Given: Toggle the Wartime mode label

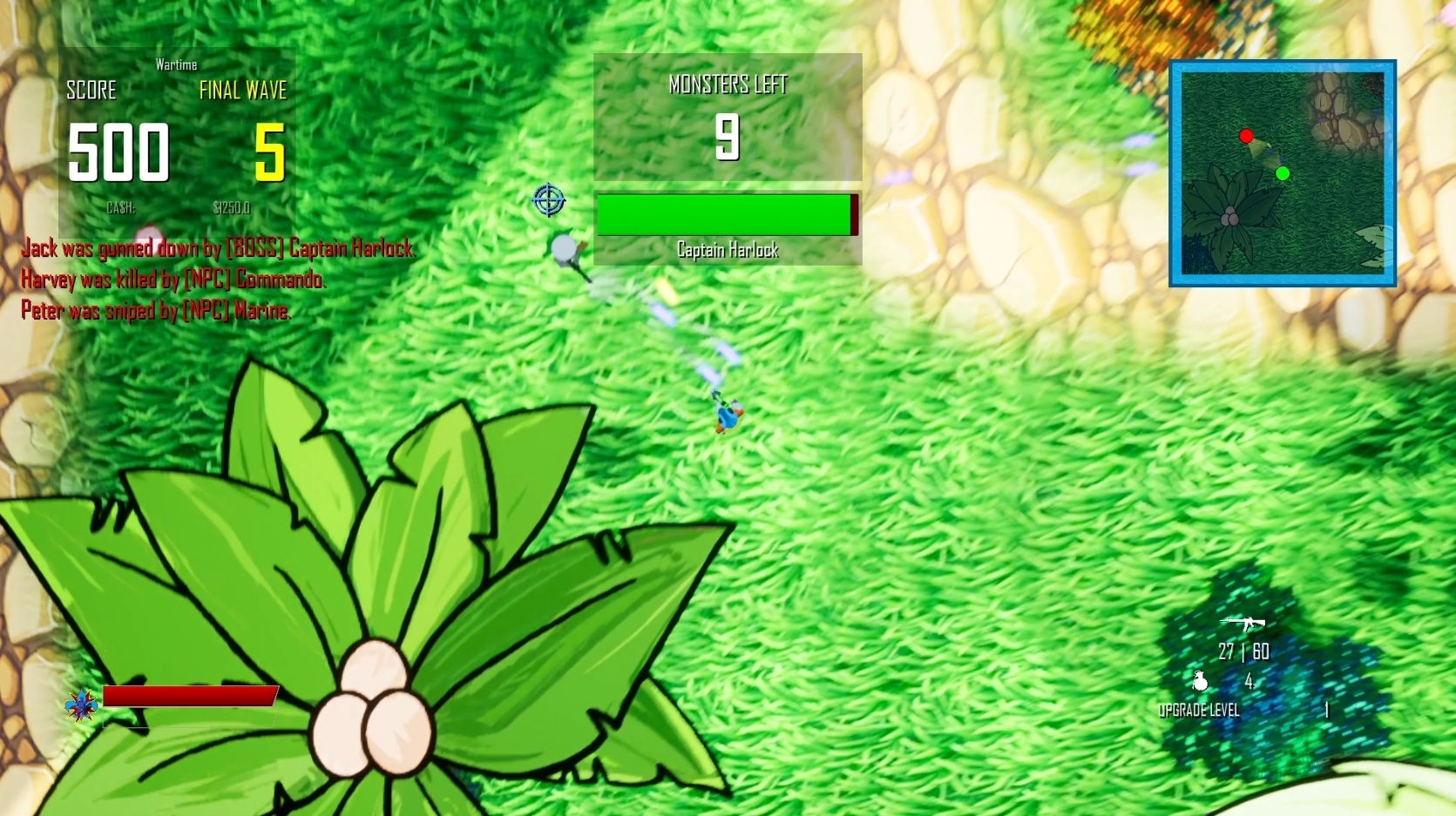Looking at the screenshot, I should 176,64.
